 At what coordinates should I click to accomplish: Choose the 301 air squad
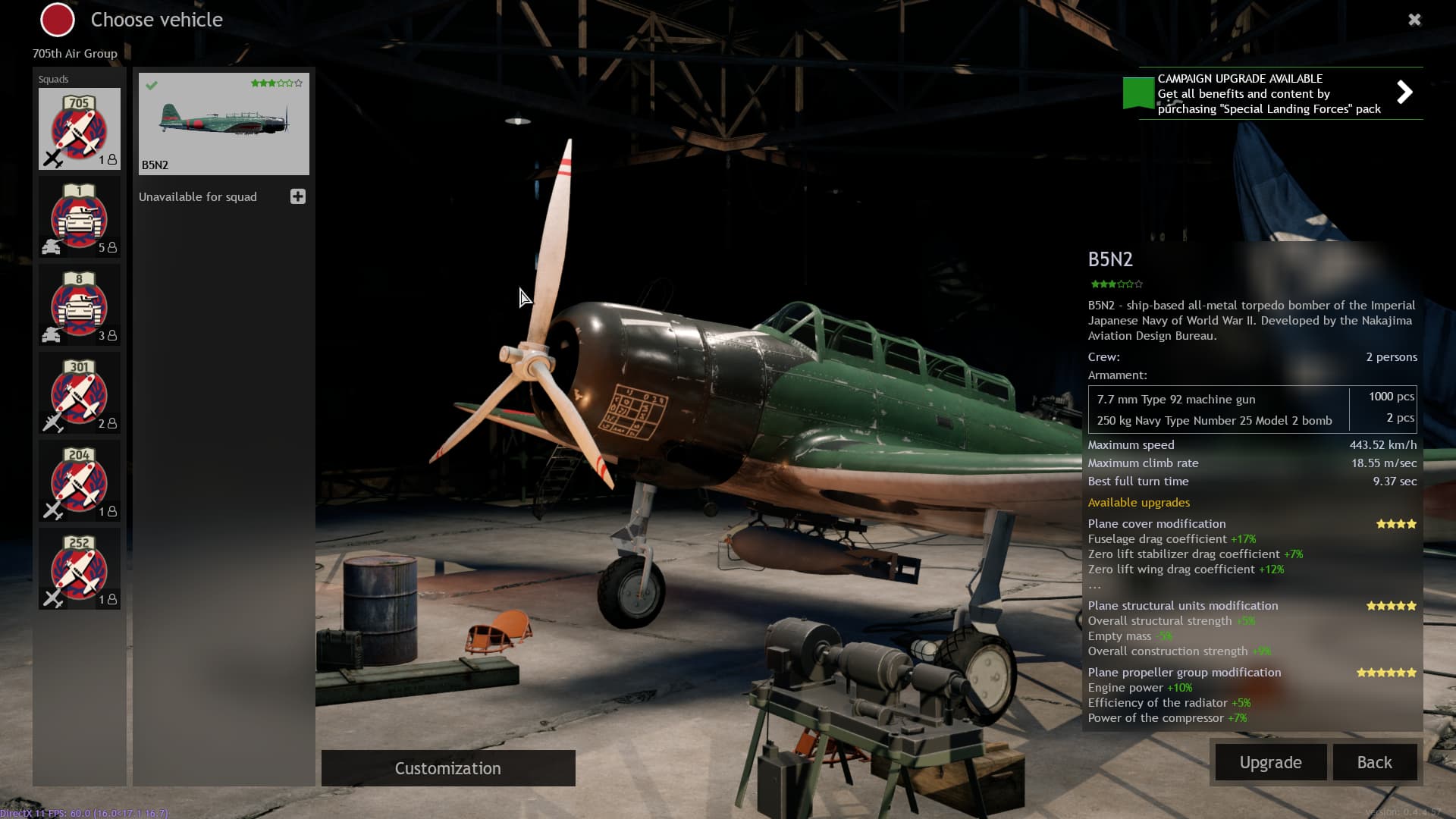pos(80,394)
